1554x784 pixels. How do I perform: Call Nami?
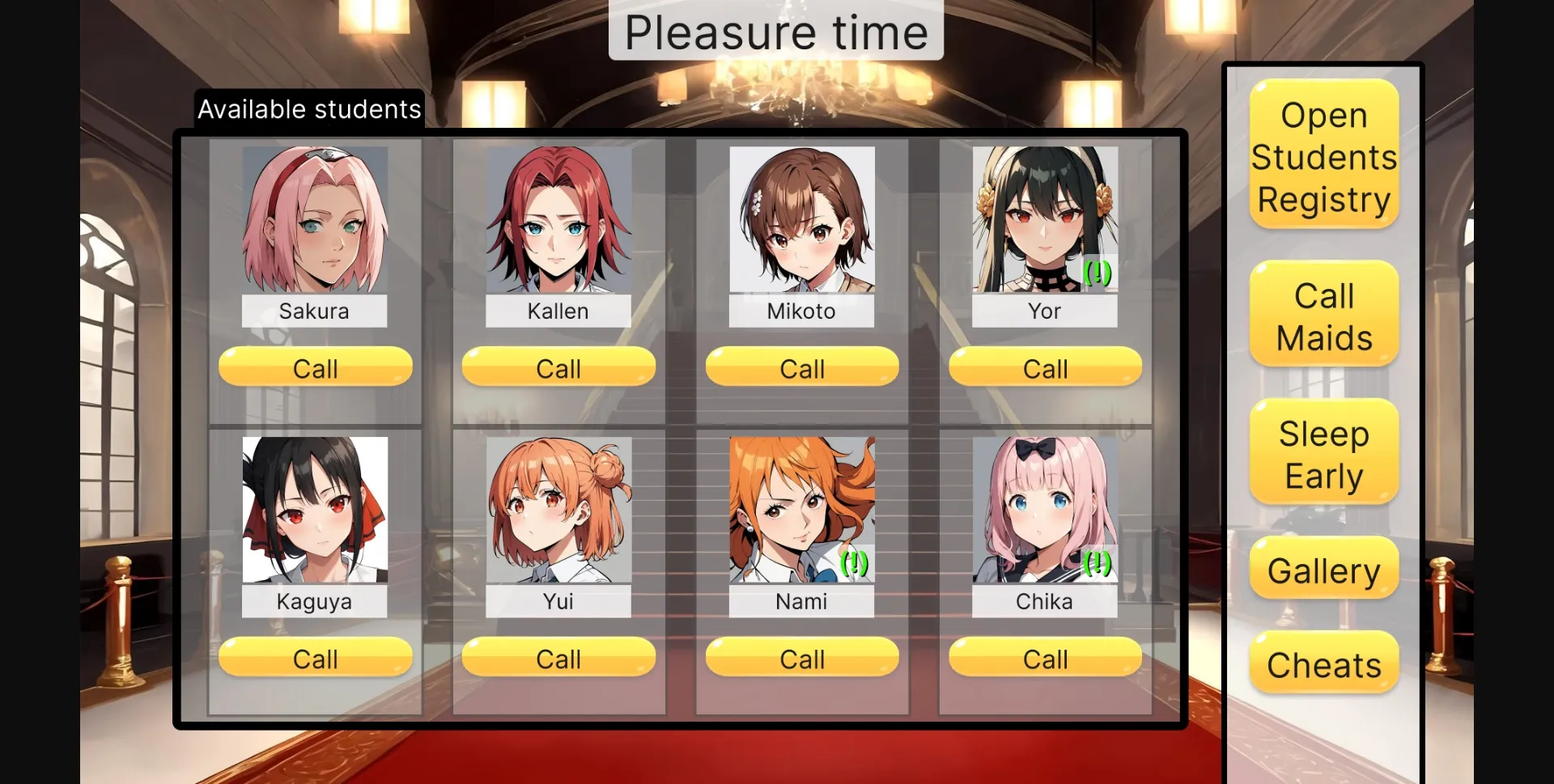[x=801, y=658]
